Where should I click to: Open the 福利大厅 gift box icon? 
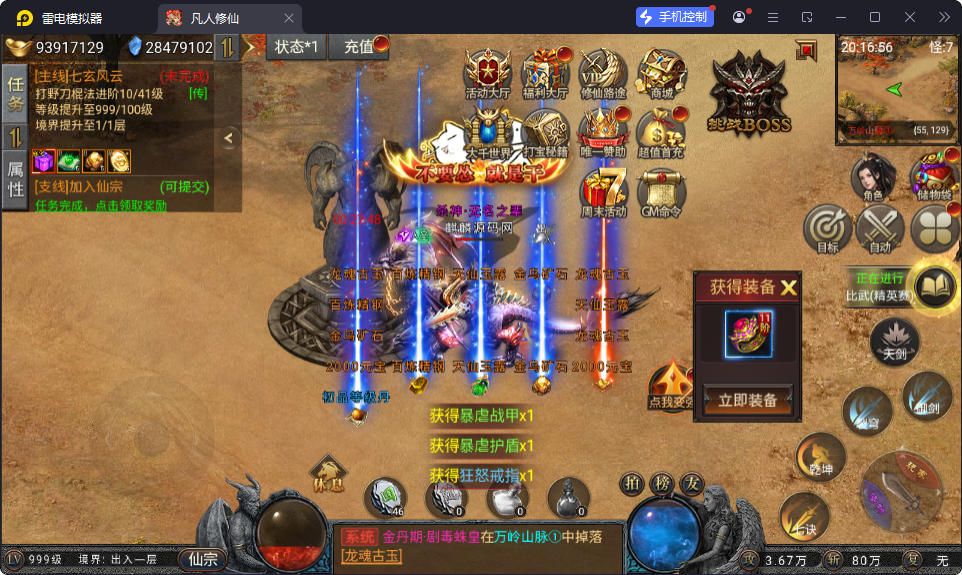click(x=545, y=73)
